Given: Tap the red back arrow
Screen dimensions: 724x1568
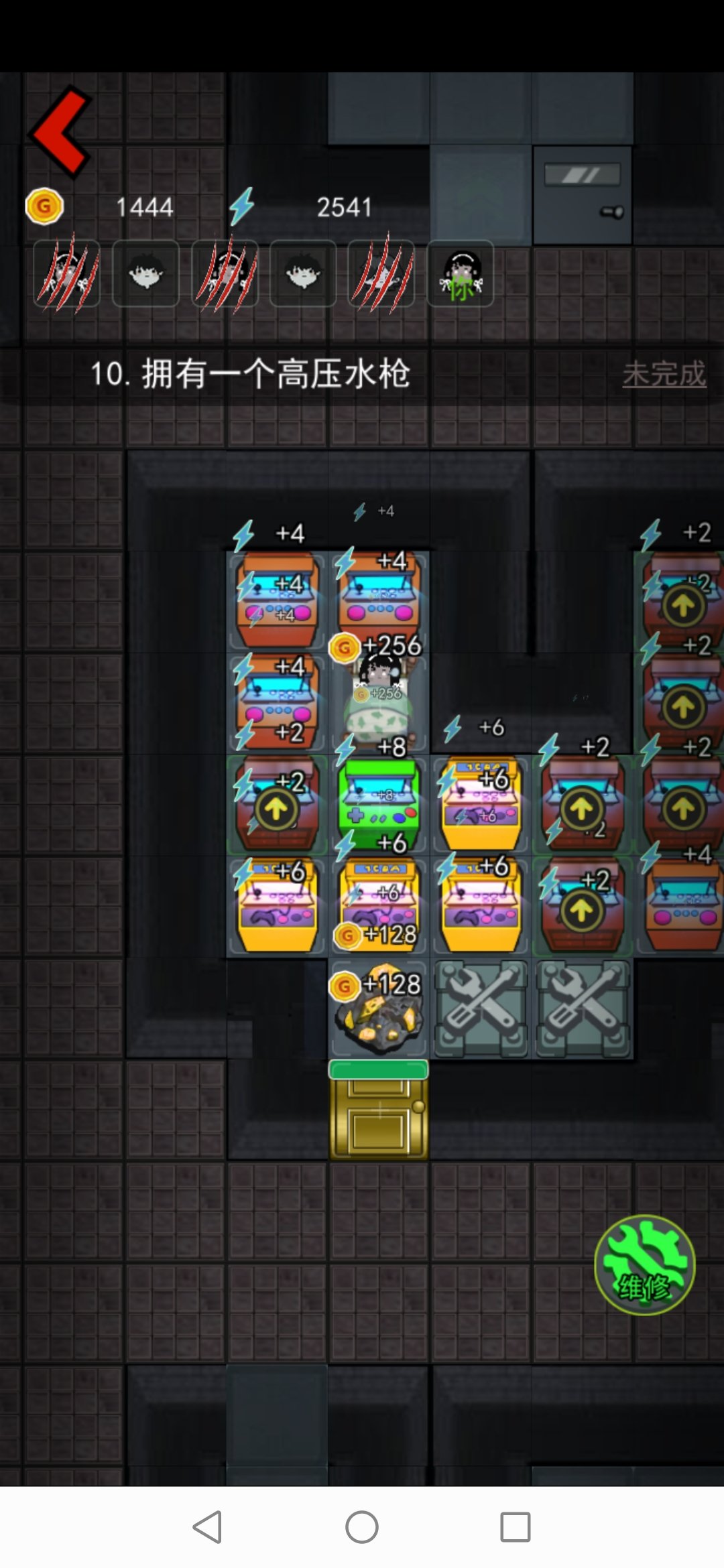Looking at the screenshot, I should (x=62, y=132).
